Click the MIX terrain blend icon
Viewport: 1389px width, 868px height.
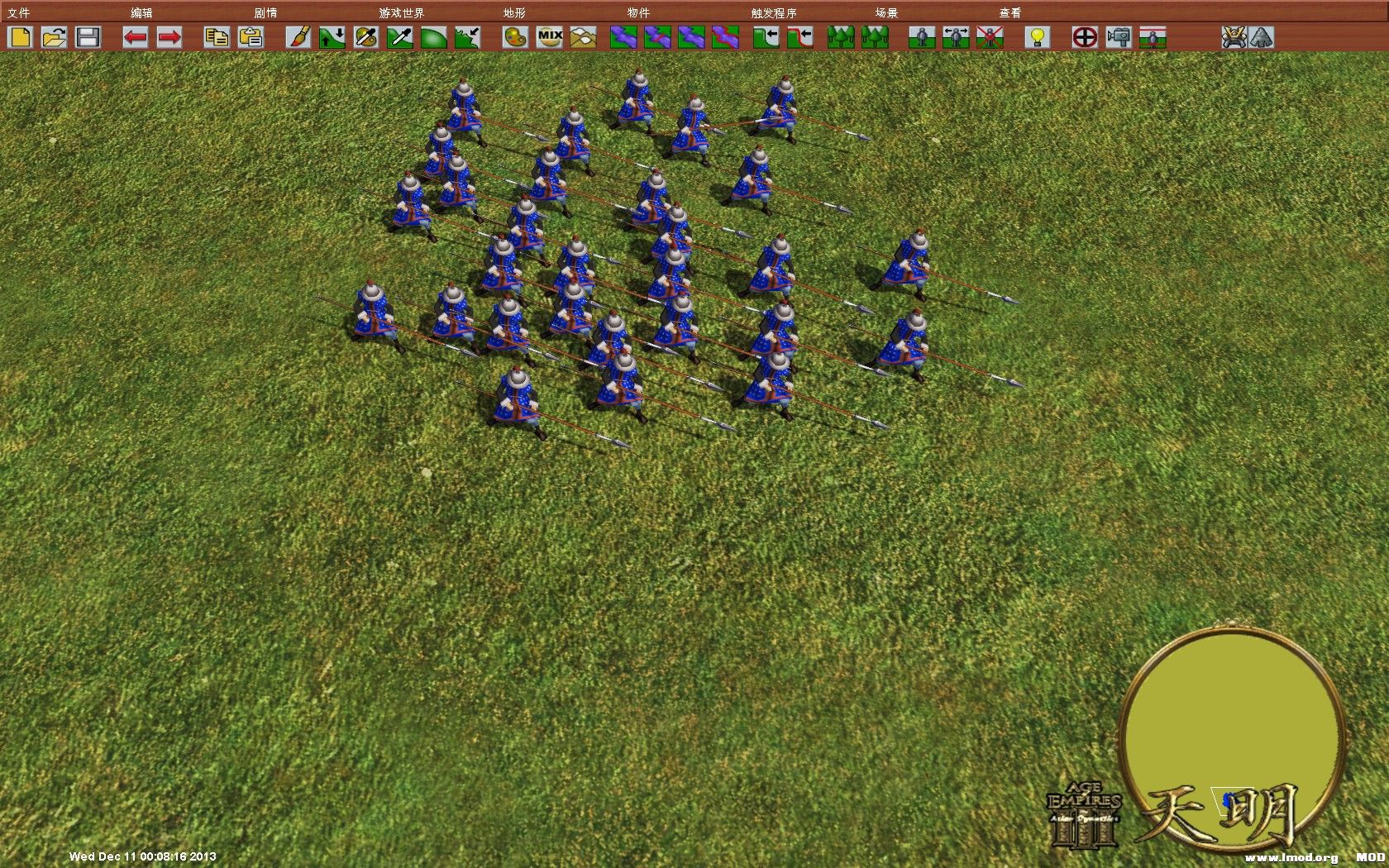(x=548, y=37)
